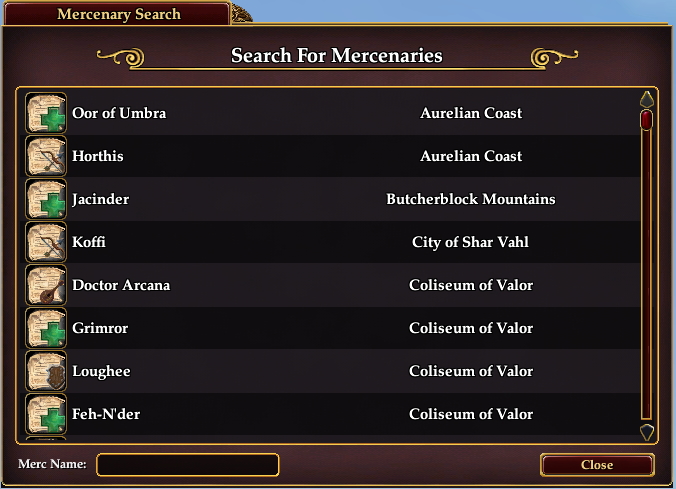Click into the Merc Name field
Image resolution: width=676 pixels, height=489 pixels.
[187, 465]
